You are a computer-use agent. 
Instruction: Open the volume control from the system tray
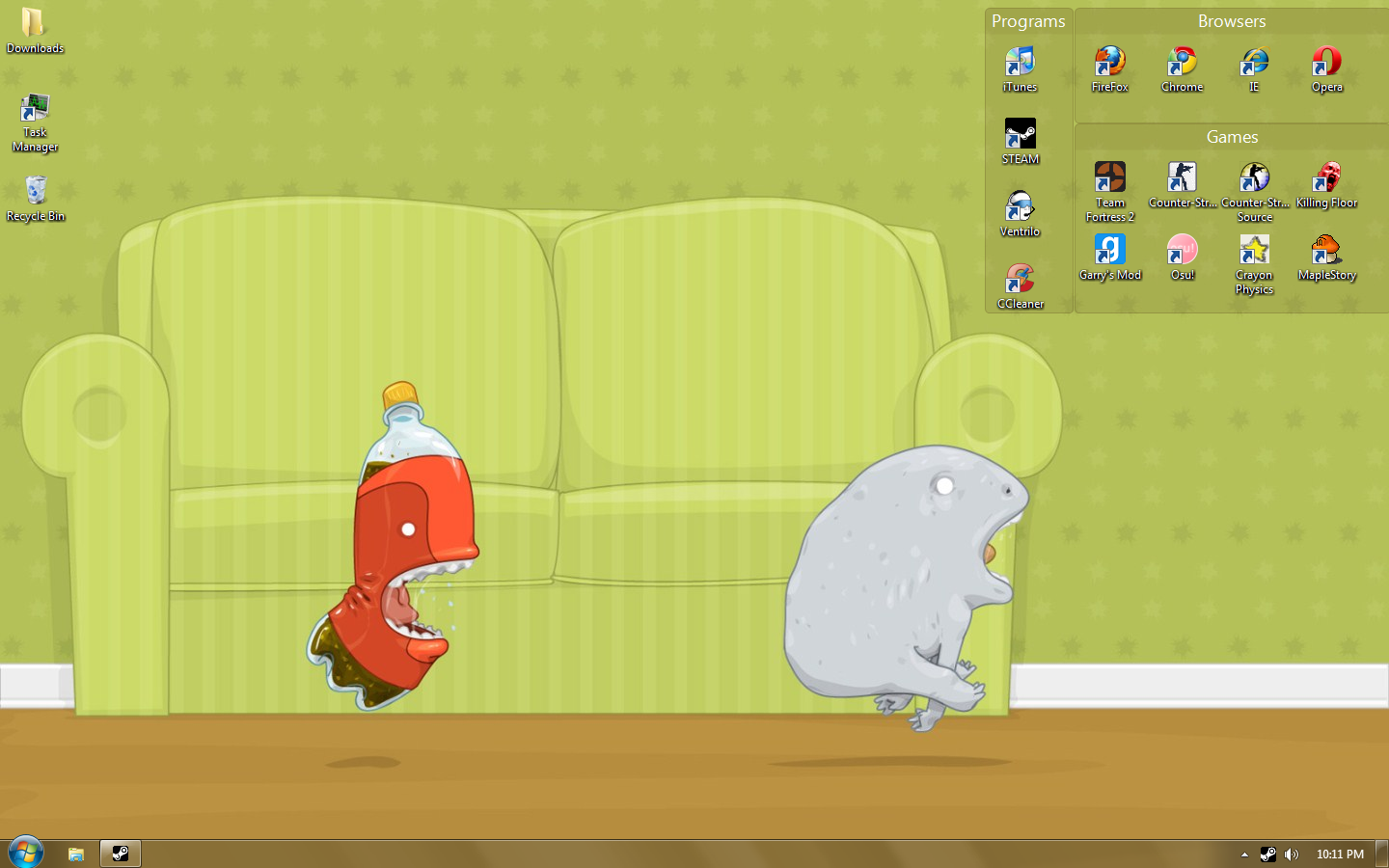[x=1292, y=854]
